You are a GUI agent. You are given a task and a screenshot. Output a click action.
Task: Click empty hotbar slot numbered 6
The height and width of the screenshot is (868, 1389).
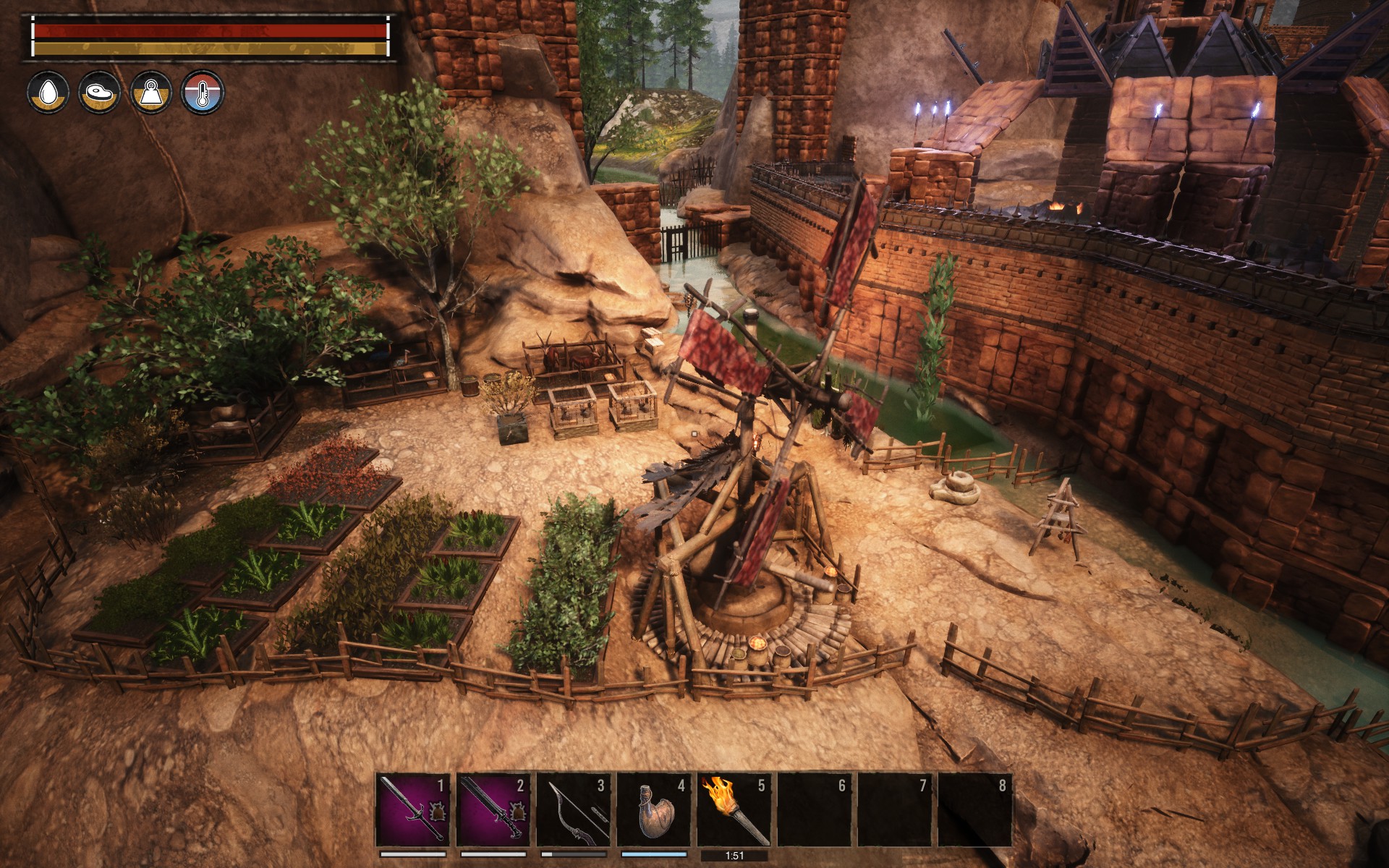(x=815, y=809)
